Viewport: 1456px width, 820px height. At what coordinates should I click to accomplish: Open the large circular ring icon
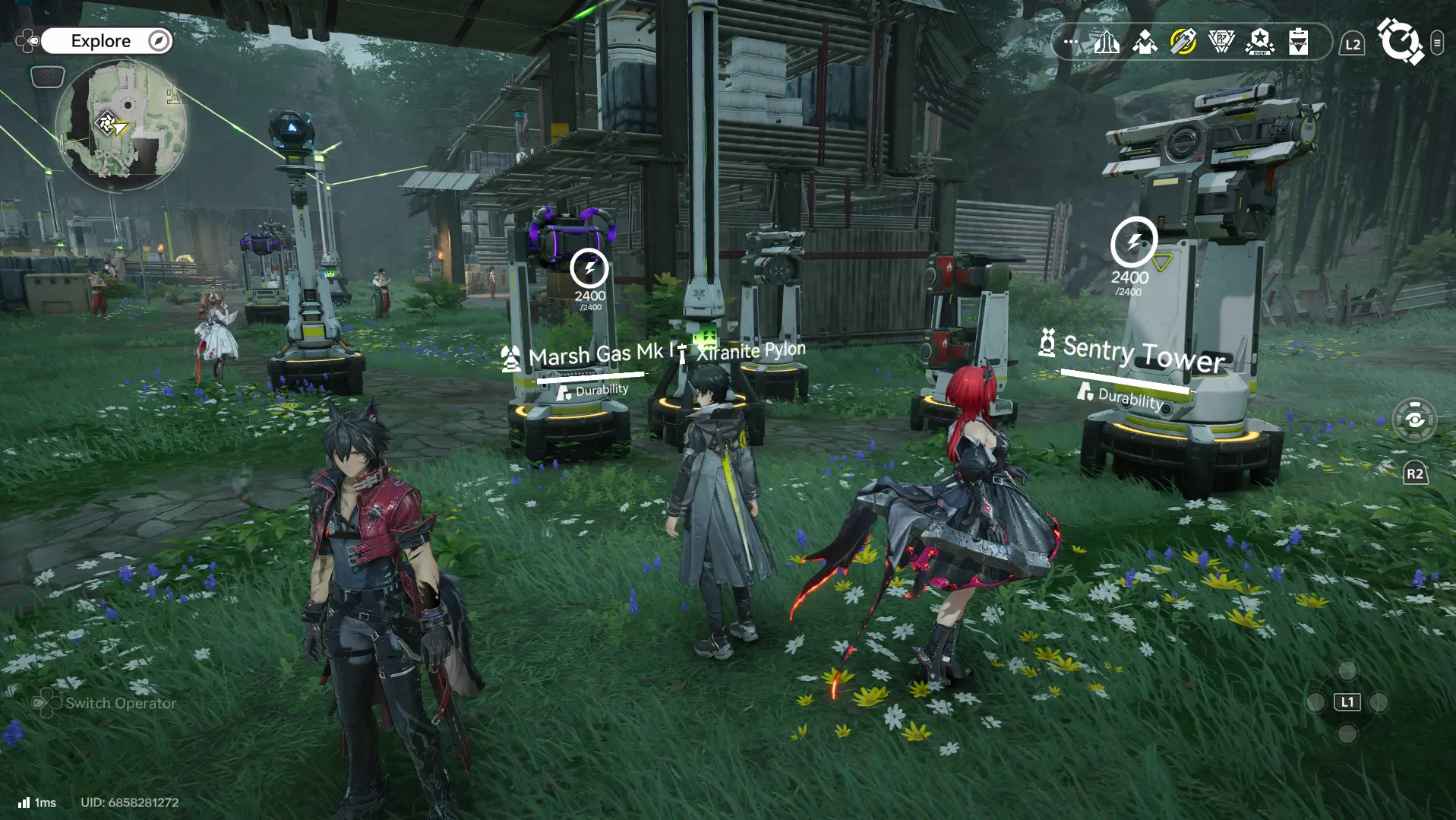pos(1400,41)
